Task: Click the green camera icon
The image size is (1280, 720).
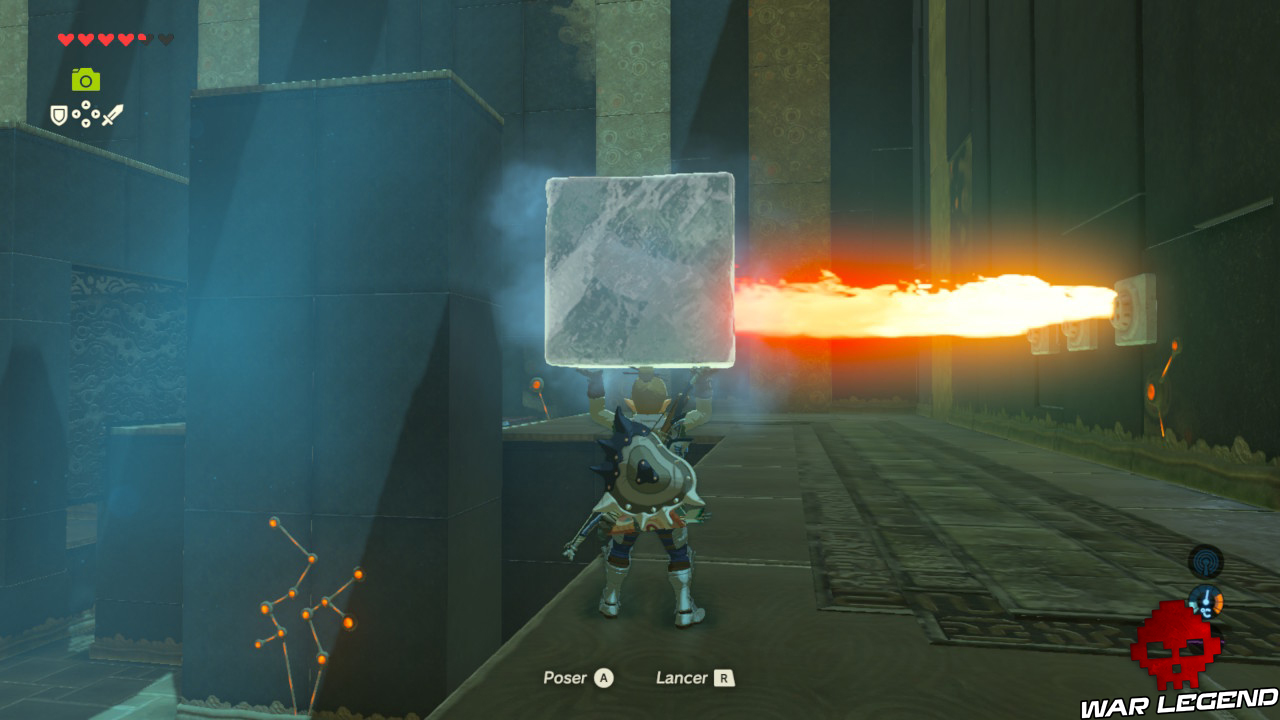Action: [85, 78]
